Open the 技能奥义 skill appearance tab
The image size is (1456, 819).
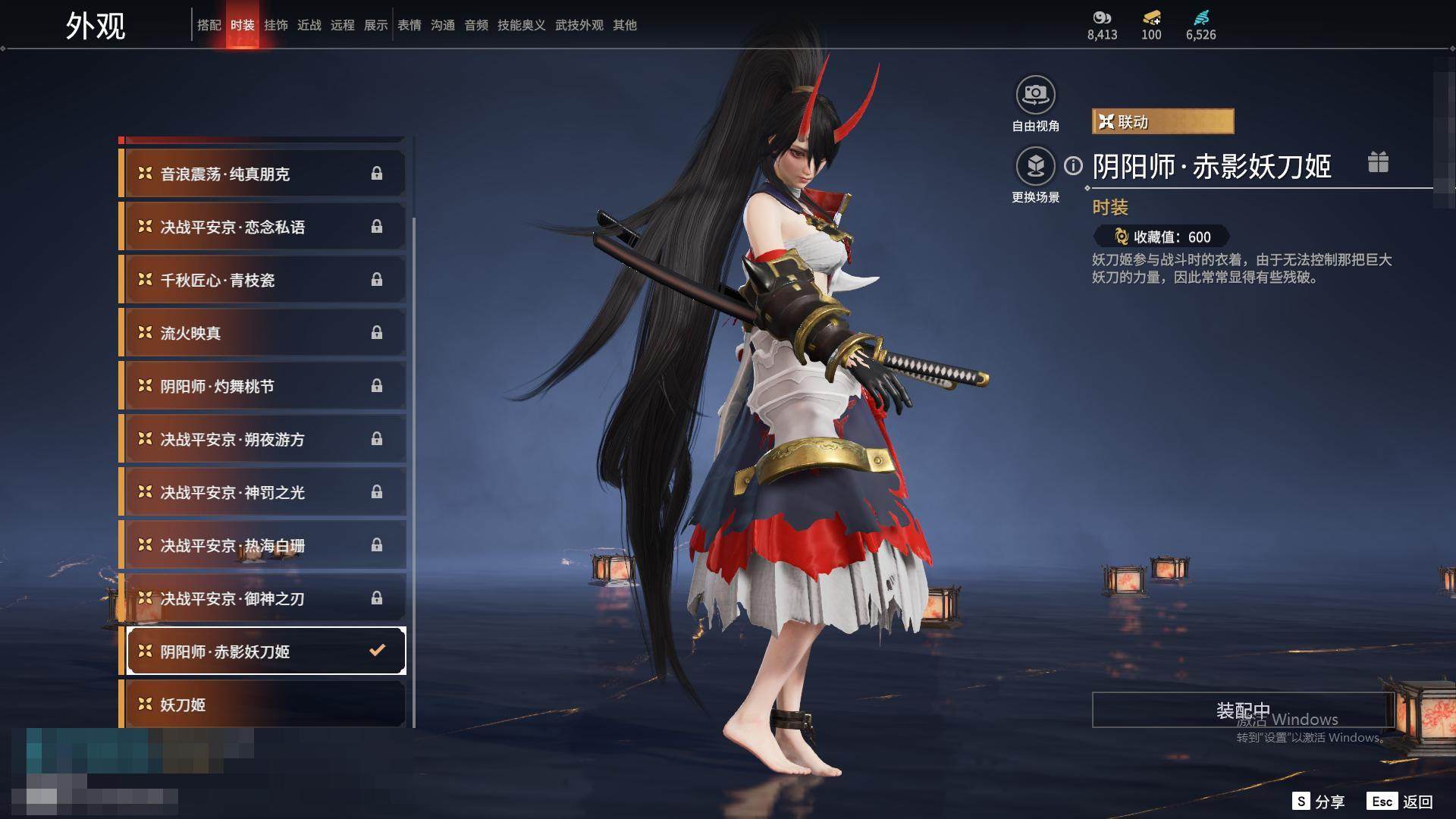(x=521, y=25)
